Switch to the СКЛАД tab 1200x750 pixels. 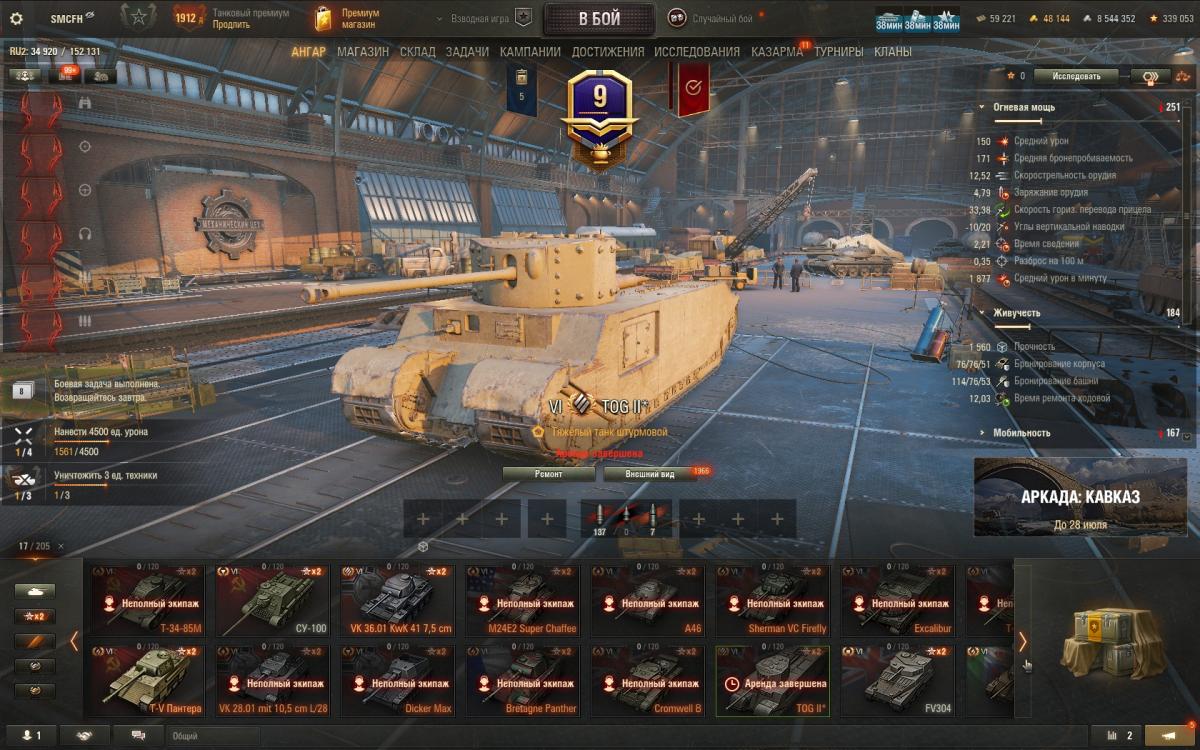(x=417, y=52)
